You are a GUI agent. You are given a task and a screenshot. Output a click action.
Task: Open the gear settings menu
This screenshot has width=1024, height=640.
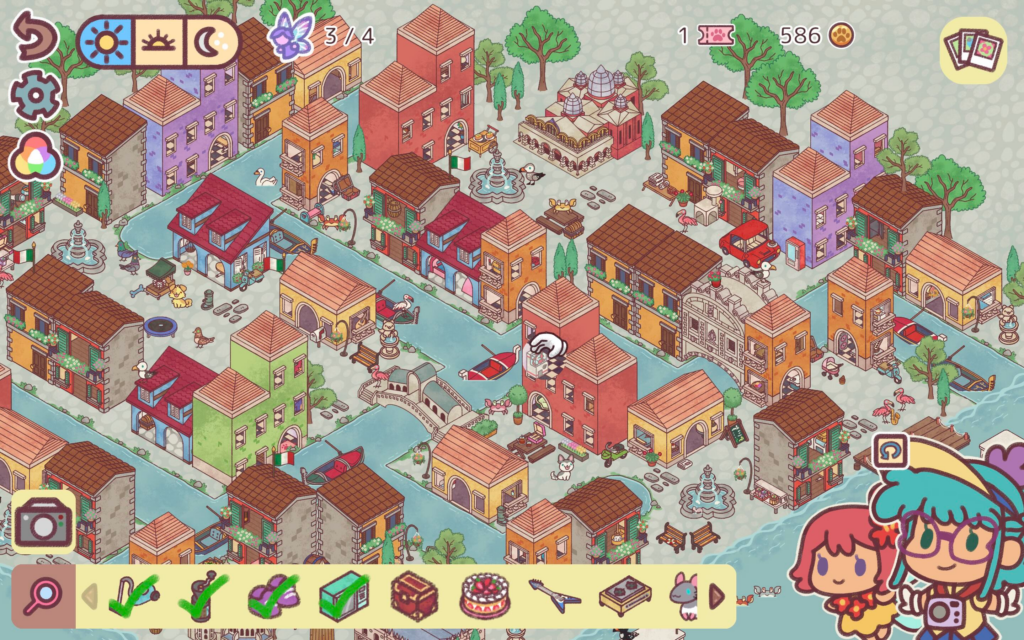coord(35,96)
